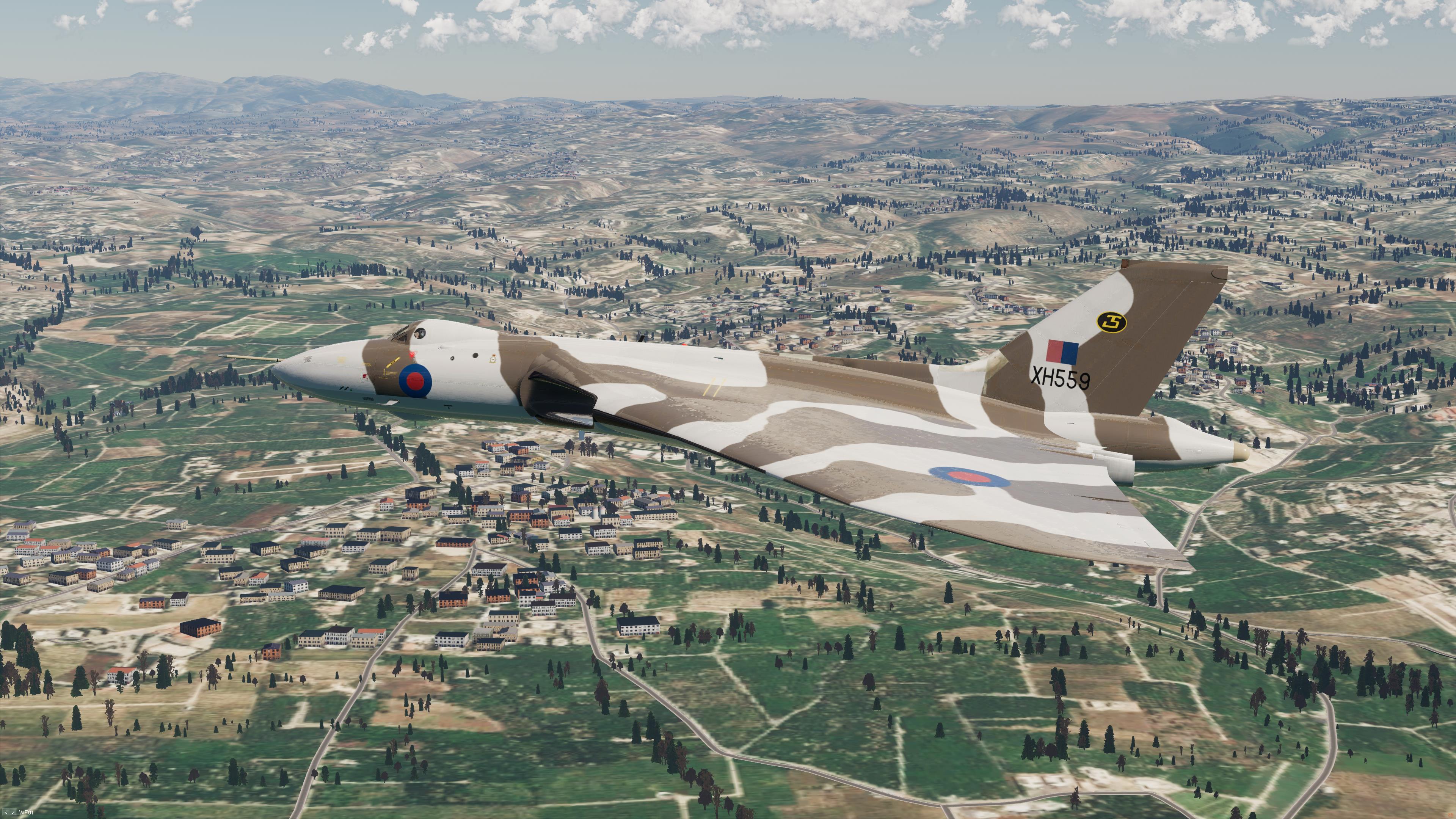Click the previous arrow next to WF01
This screenshot has height=819, width=1456.
pyautogui.click(x=5, y=812)
